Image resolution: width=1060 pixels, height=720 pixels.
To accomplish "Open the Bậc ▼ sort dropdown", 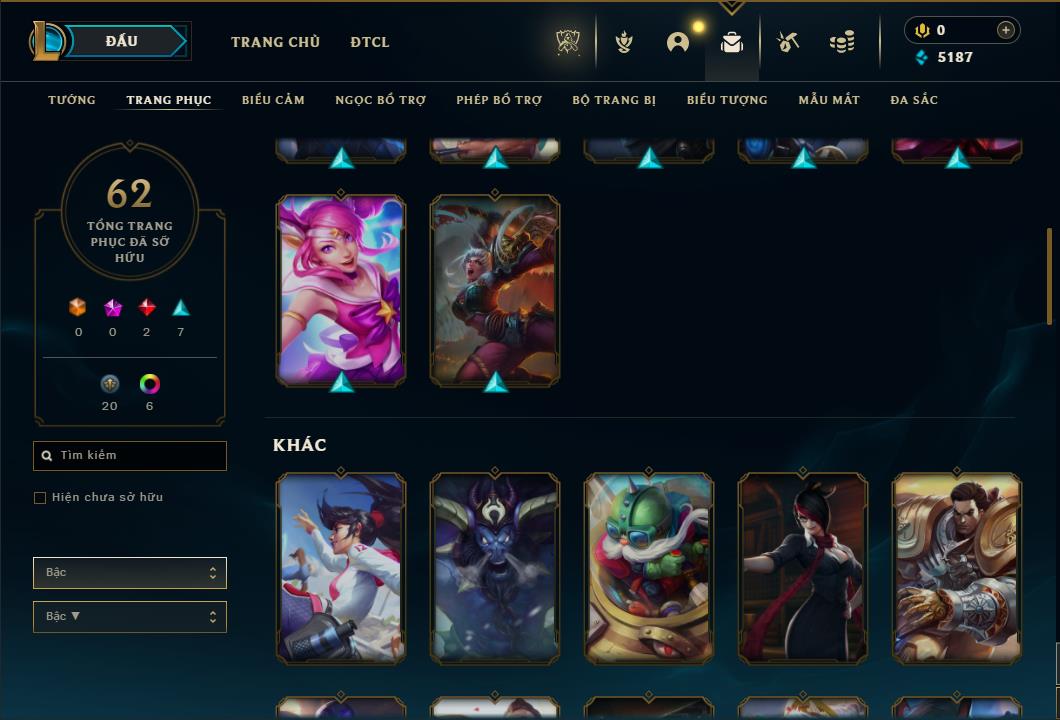I will point(130,617).
